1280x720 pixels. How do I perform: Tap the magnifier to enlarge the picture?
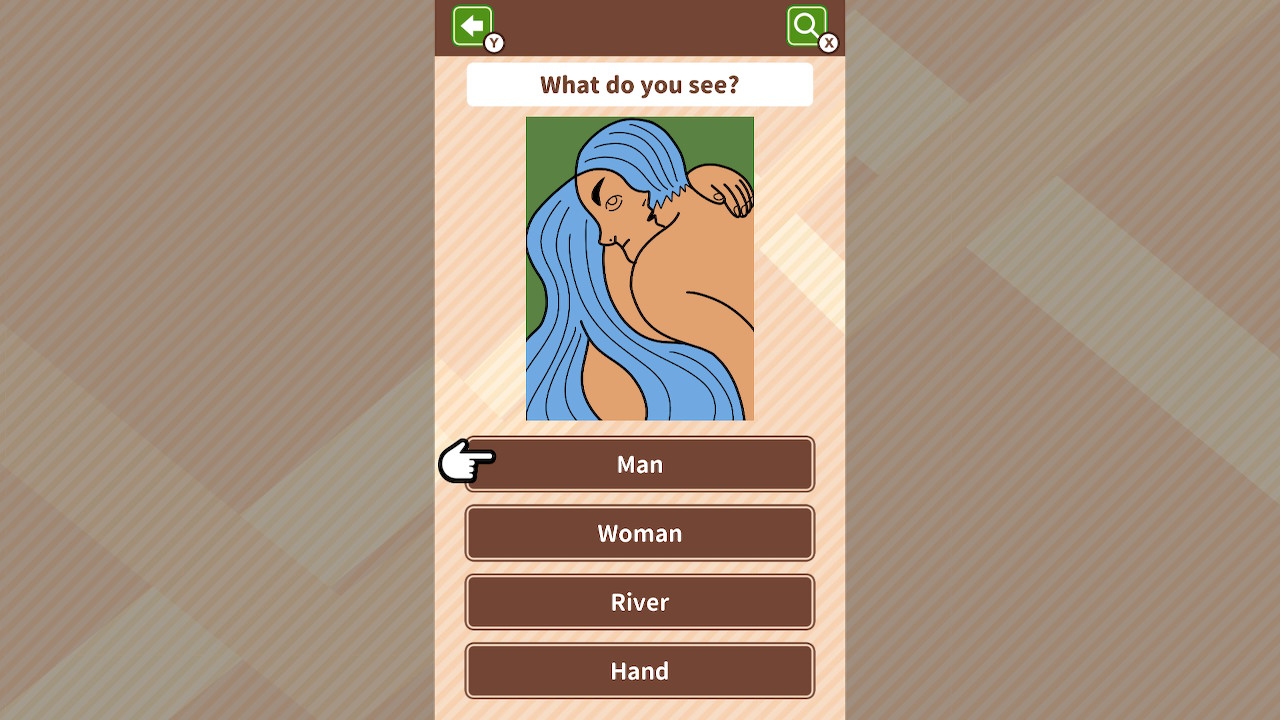806,25
